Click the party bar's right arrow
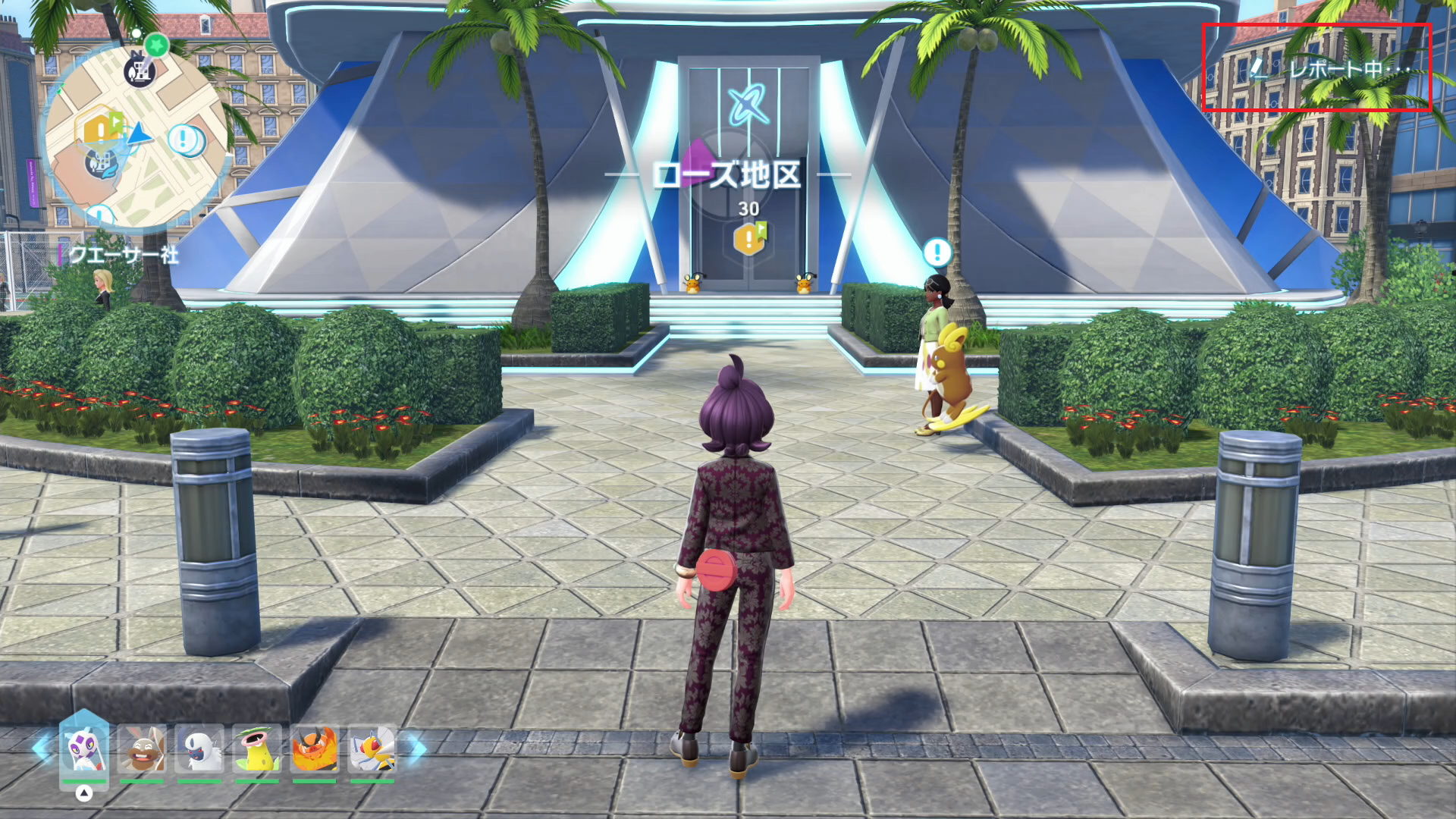 tap(417, 748)
